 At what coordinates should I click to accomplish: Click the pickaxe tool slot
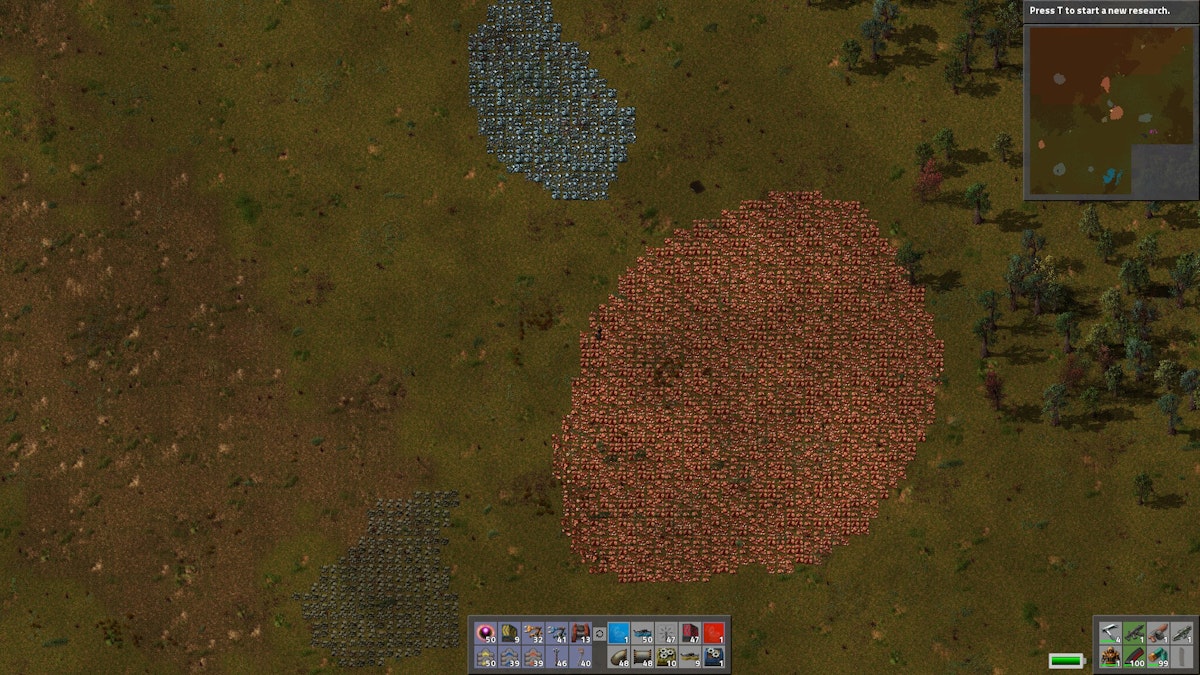pos(1110,633)
